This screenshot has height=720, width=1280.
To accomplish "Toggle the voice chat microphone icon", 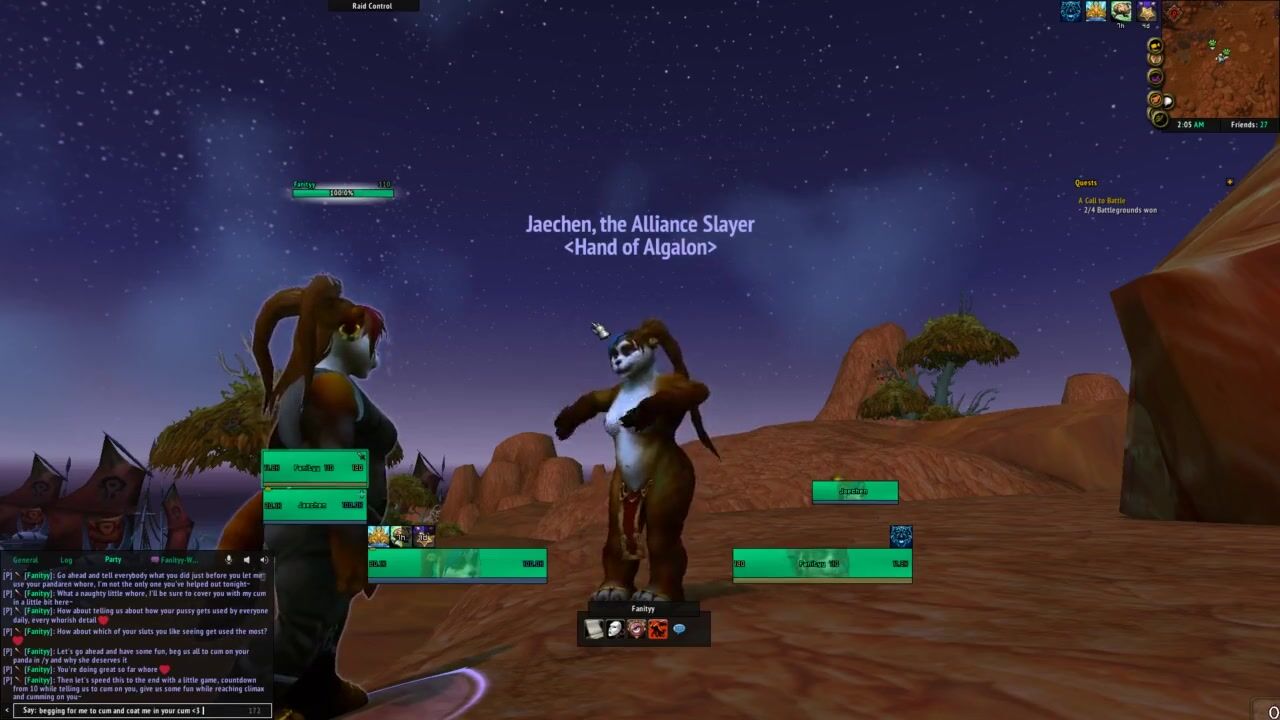I will pyautogui.click(x=229, y=560).
